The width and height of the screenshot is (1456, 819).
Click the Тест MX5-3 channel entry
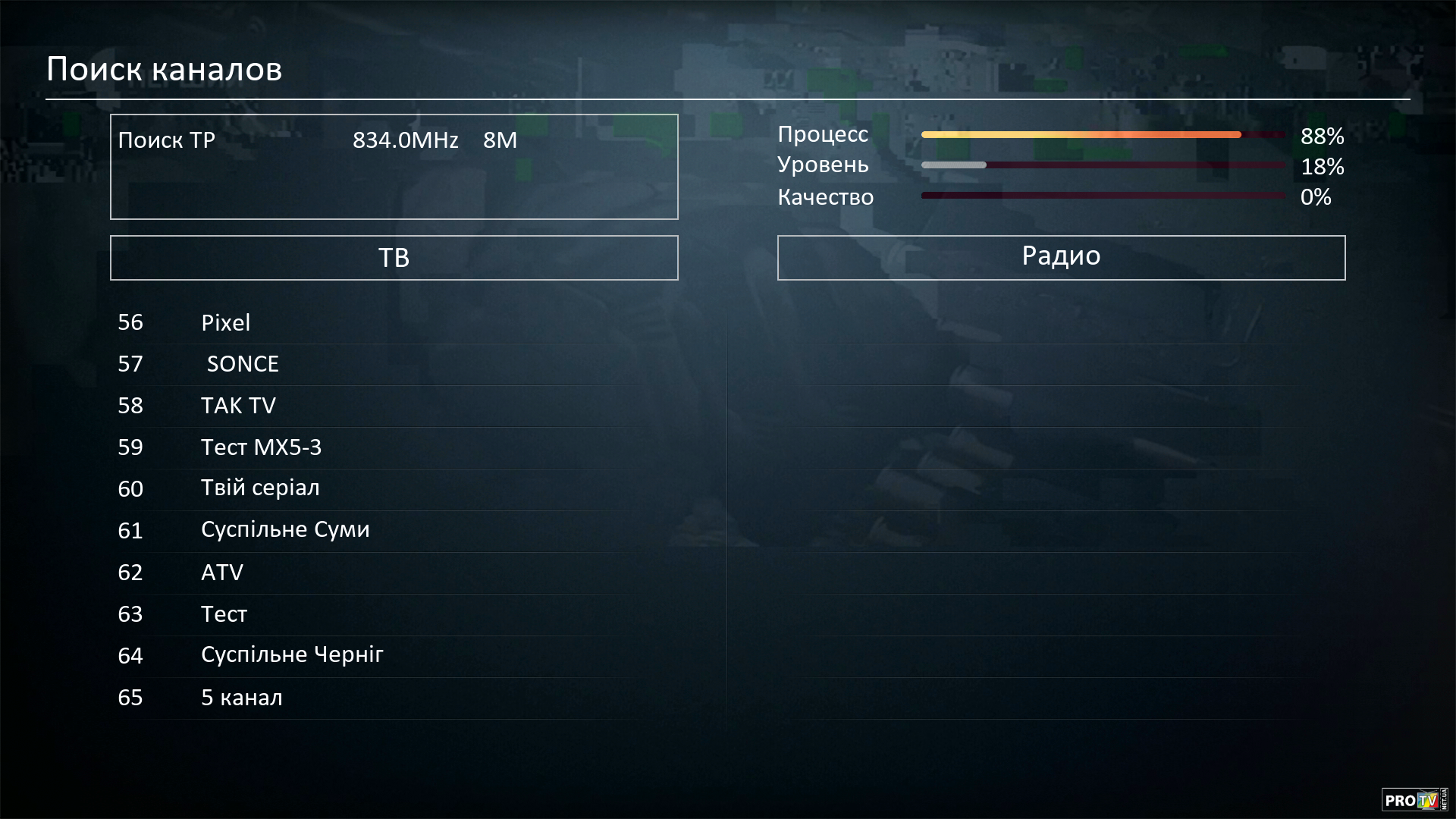[x=261, y=447]
